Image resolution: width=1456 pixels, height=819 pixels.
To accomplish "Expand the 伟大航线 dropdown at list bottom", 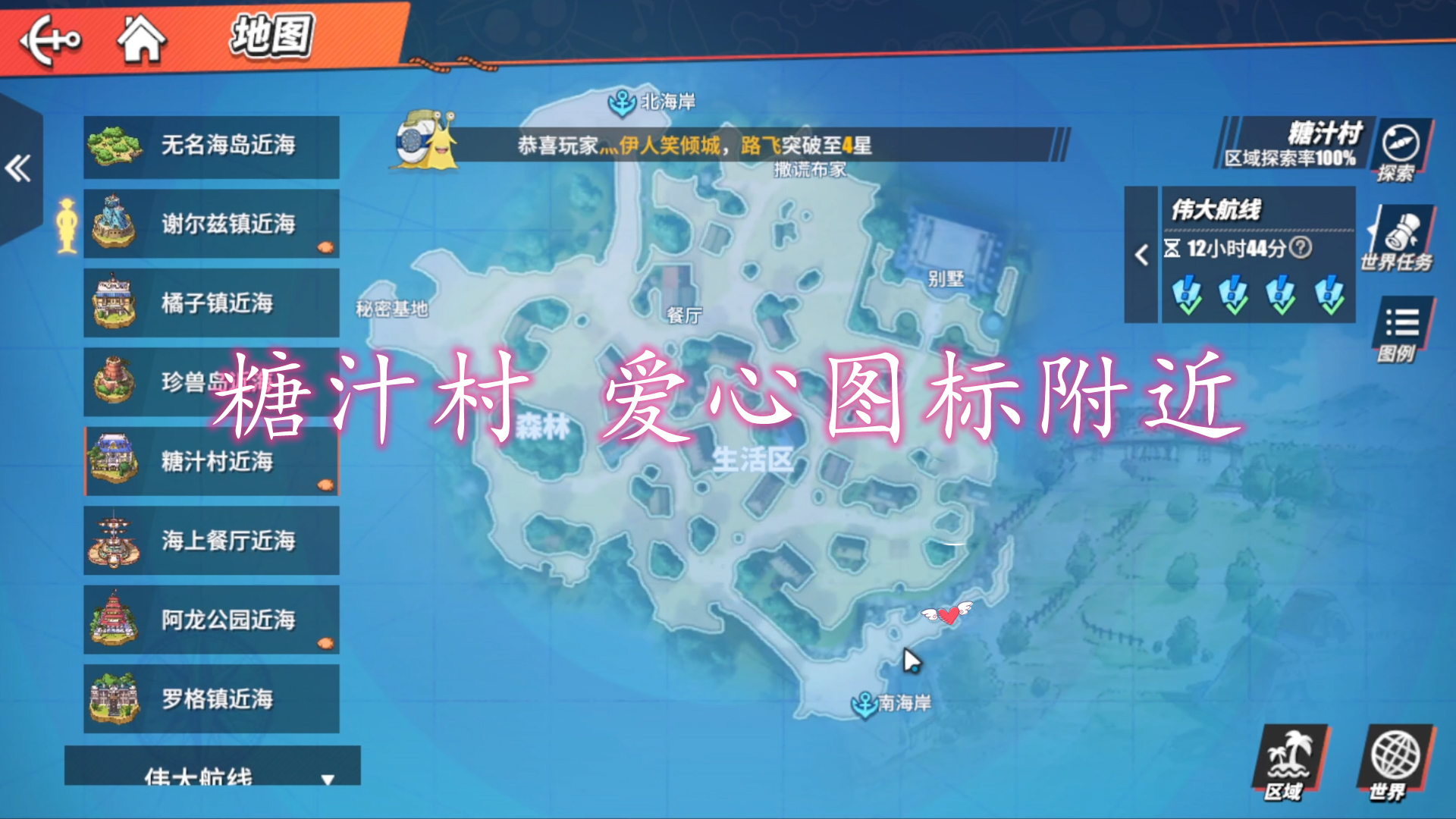I will click(x=326, y=777).
